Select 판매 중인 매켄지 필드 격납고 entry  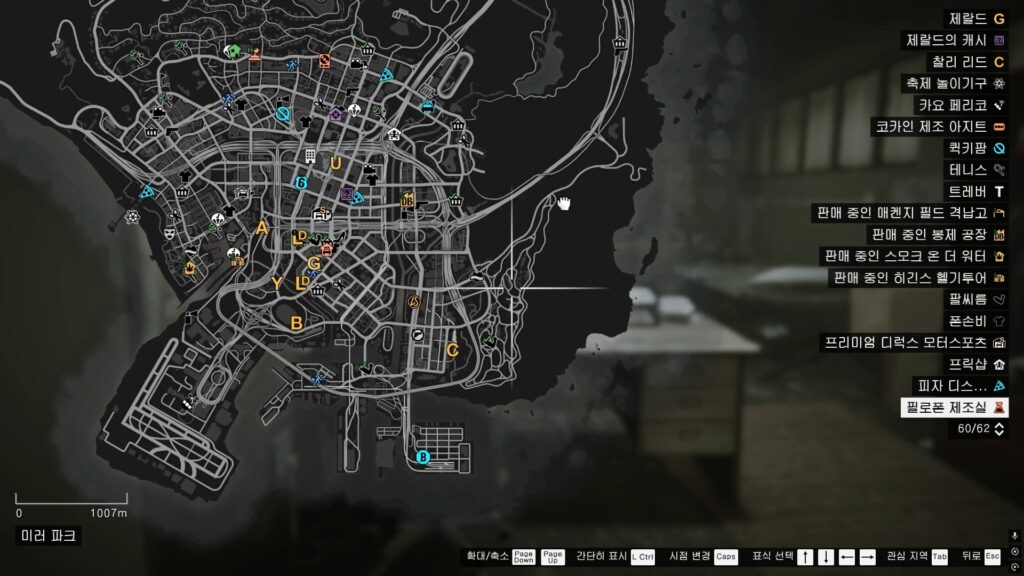tap(912, 213)
